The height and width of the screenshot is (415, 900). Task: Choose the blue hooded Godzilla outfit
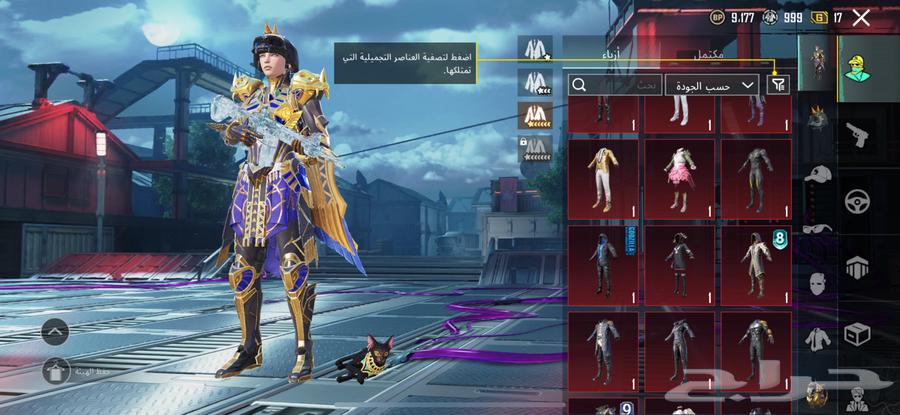pos(603,264)
